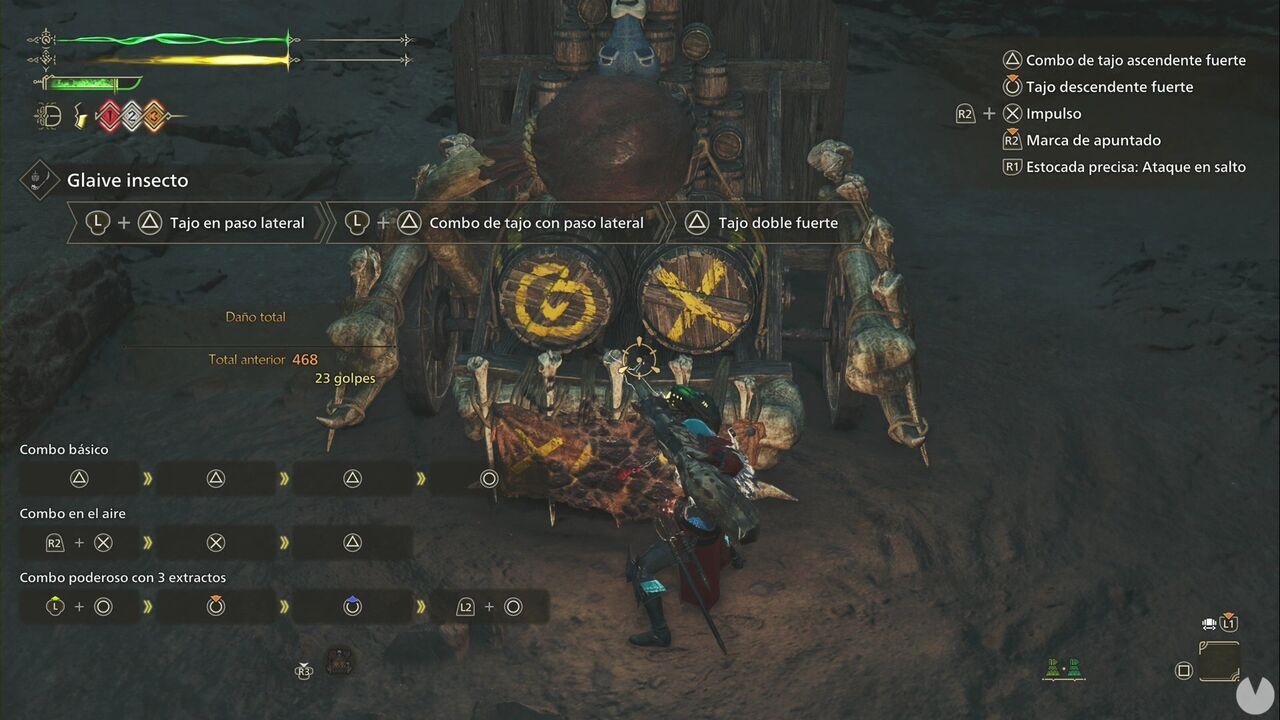
Task: Select the Combo básico section header
Action: click(64, 449)
